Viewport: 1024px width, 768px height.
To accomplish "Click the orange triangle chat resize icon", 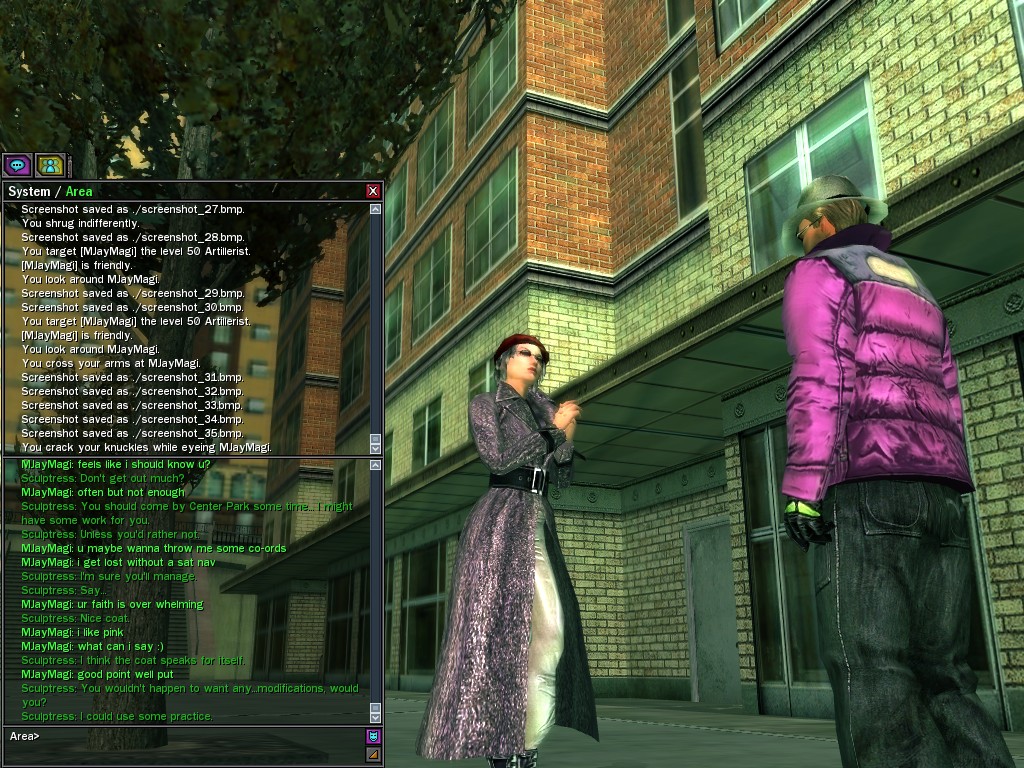I will (x=373, y=754).
